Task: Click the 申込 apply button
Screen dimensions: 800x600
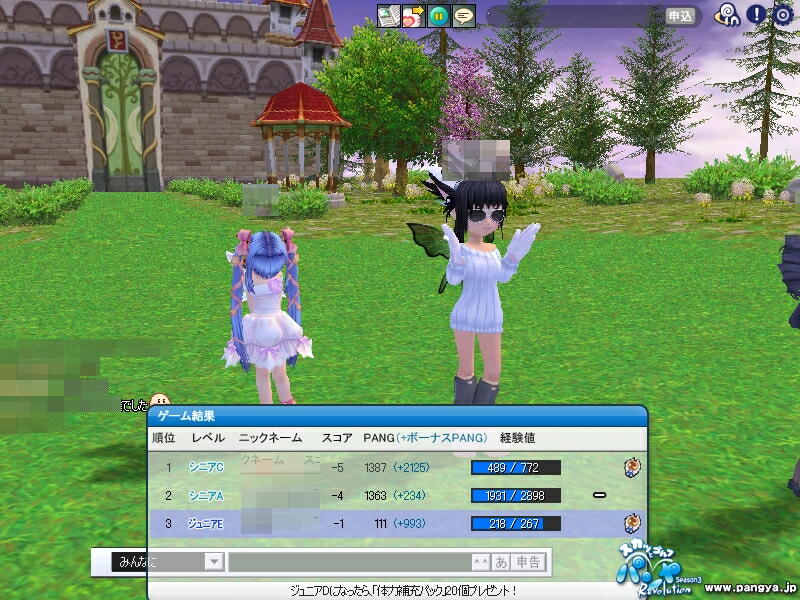Action: point(680,16)
